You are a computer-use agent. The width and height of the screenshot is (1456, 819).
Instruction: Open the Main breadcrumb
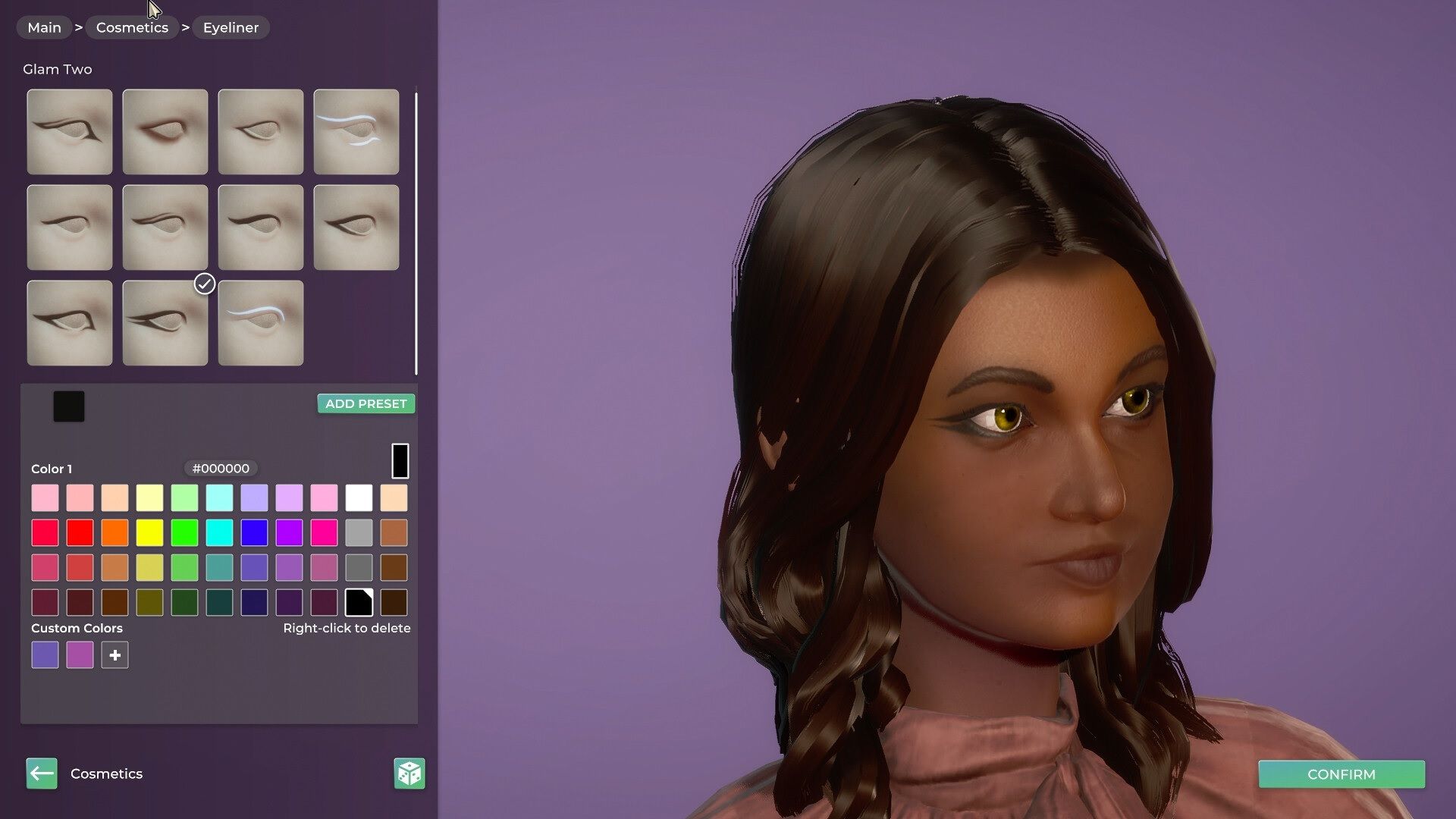[43, 27]
